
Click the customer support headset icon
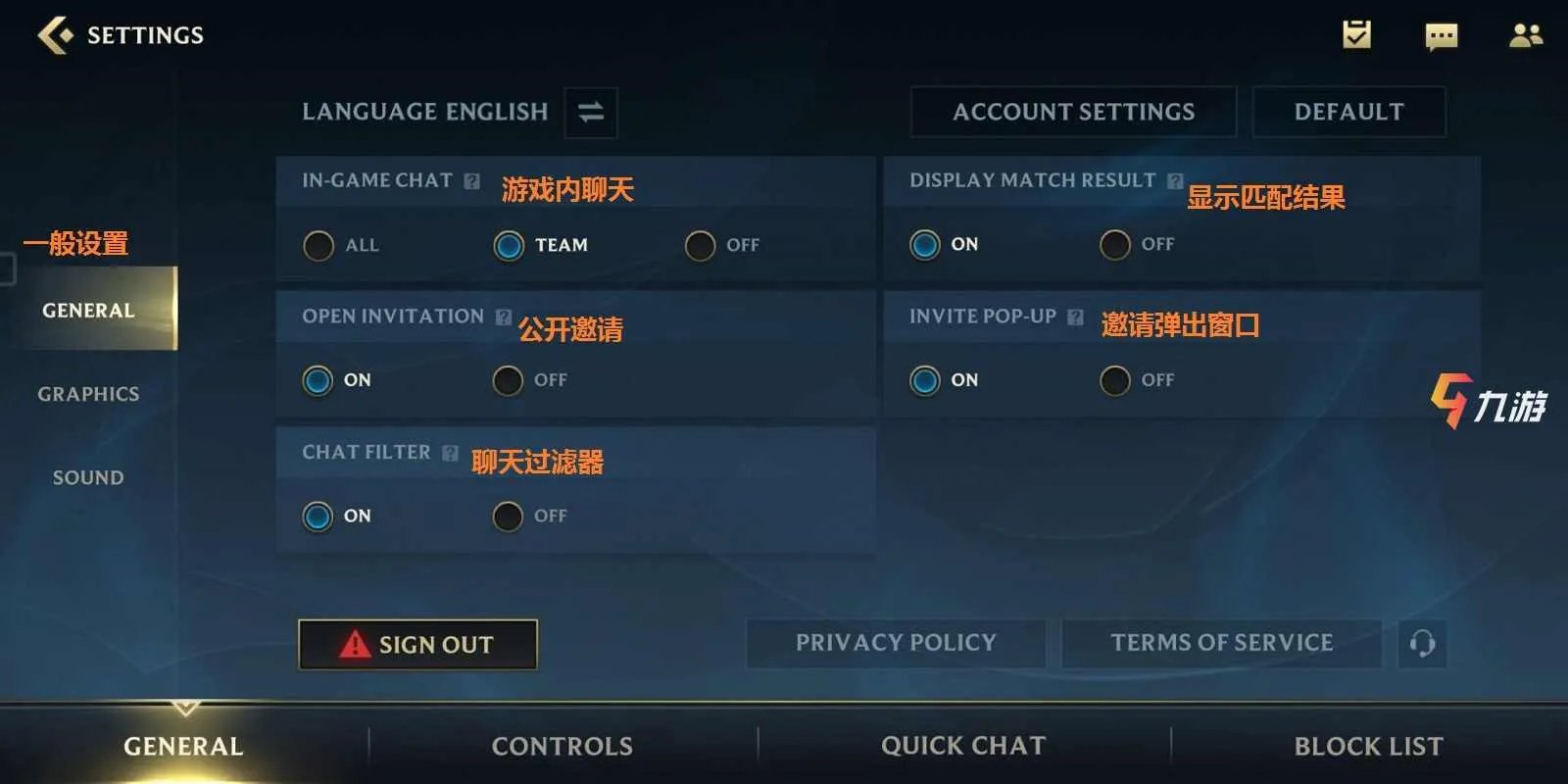point(1422,644)
